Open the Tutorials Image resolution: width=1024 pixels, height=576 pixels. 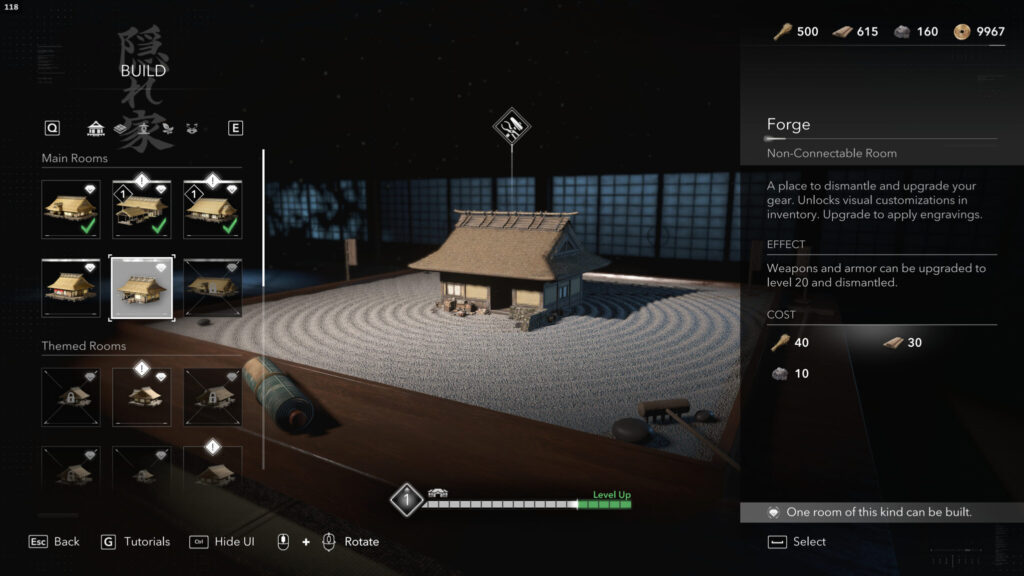(x=136, y=541)
